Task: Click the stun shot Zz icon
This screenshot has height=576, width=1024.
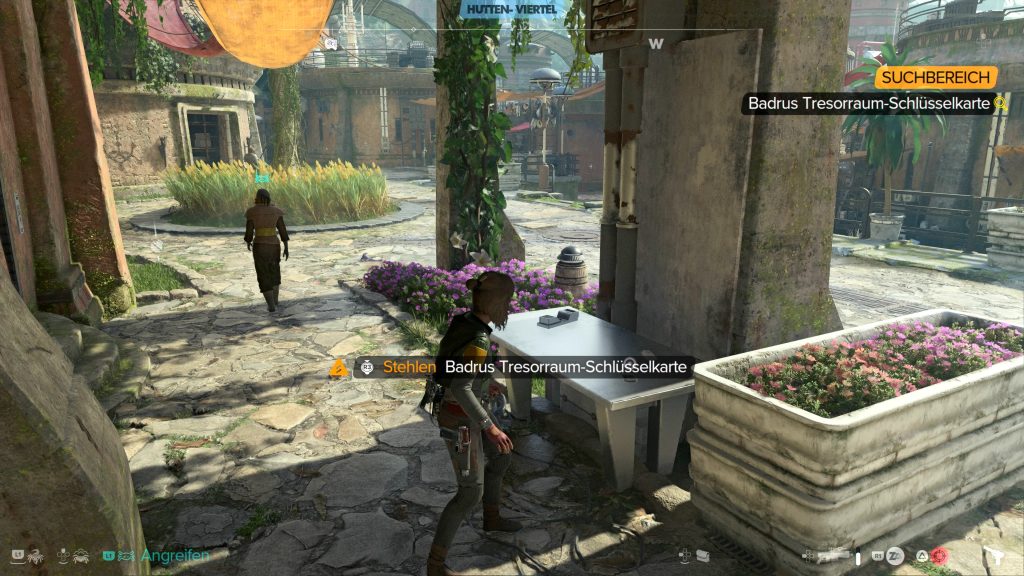Action: point(895,556)
